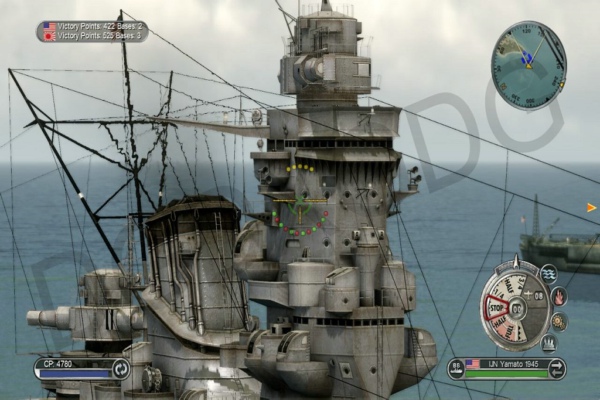Select the ship silhouette icon under the gear
Image resolution: width=600 pixels, height=400 pixels.
pyautogui.click(x=549, y=343)
